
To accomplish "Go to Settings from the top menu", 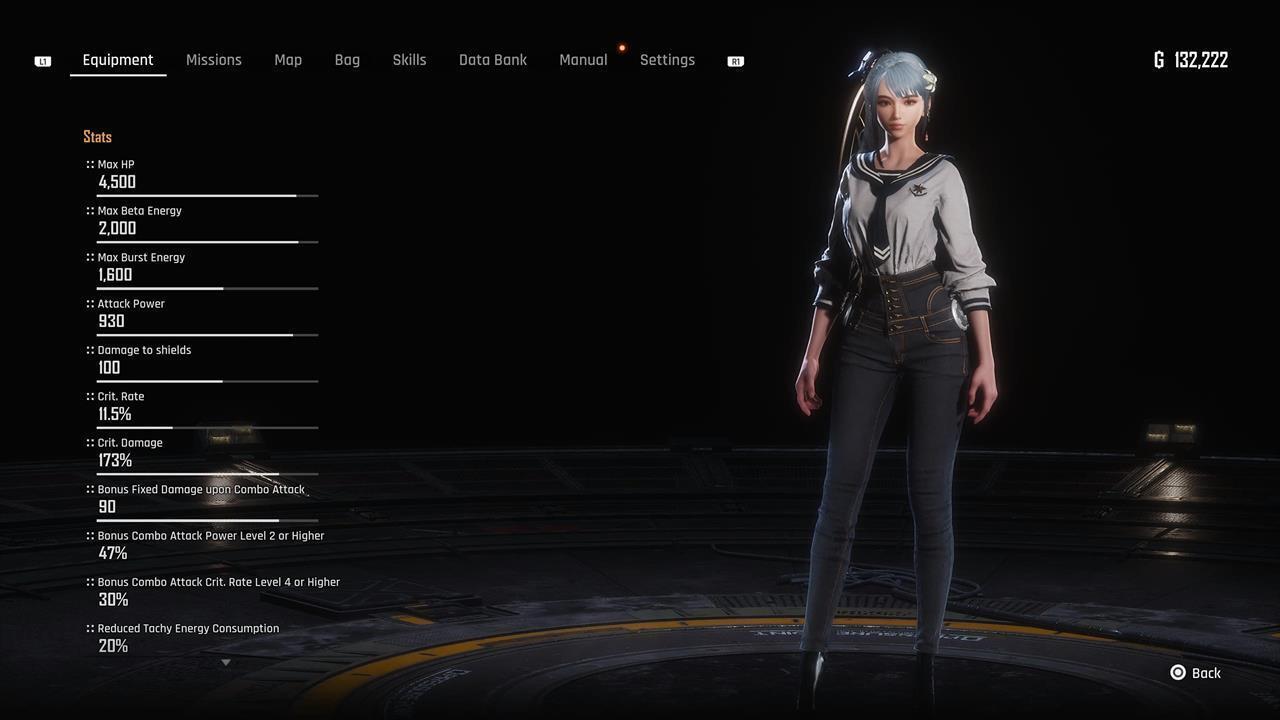I will [x=667, y=60].
